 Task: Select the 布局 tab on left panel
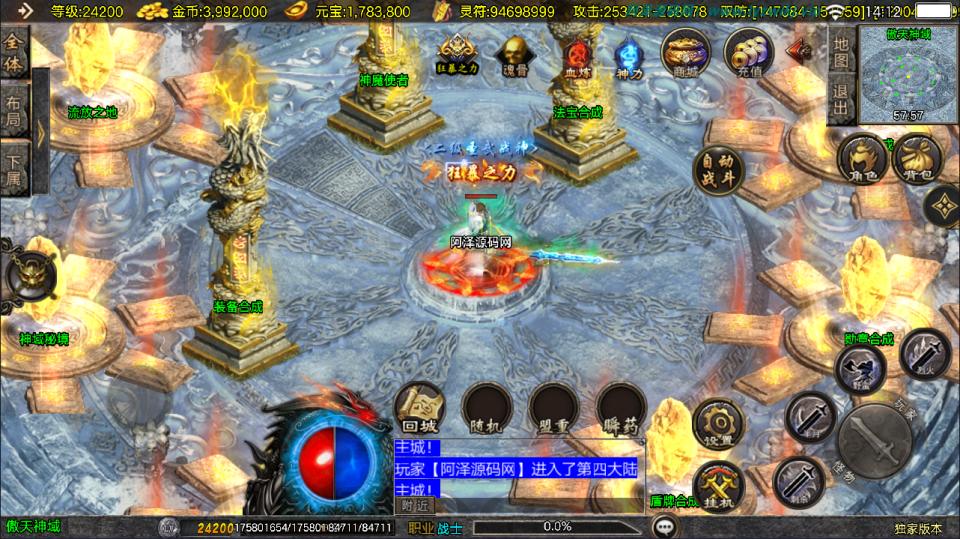(14, 106)
